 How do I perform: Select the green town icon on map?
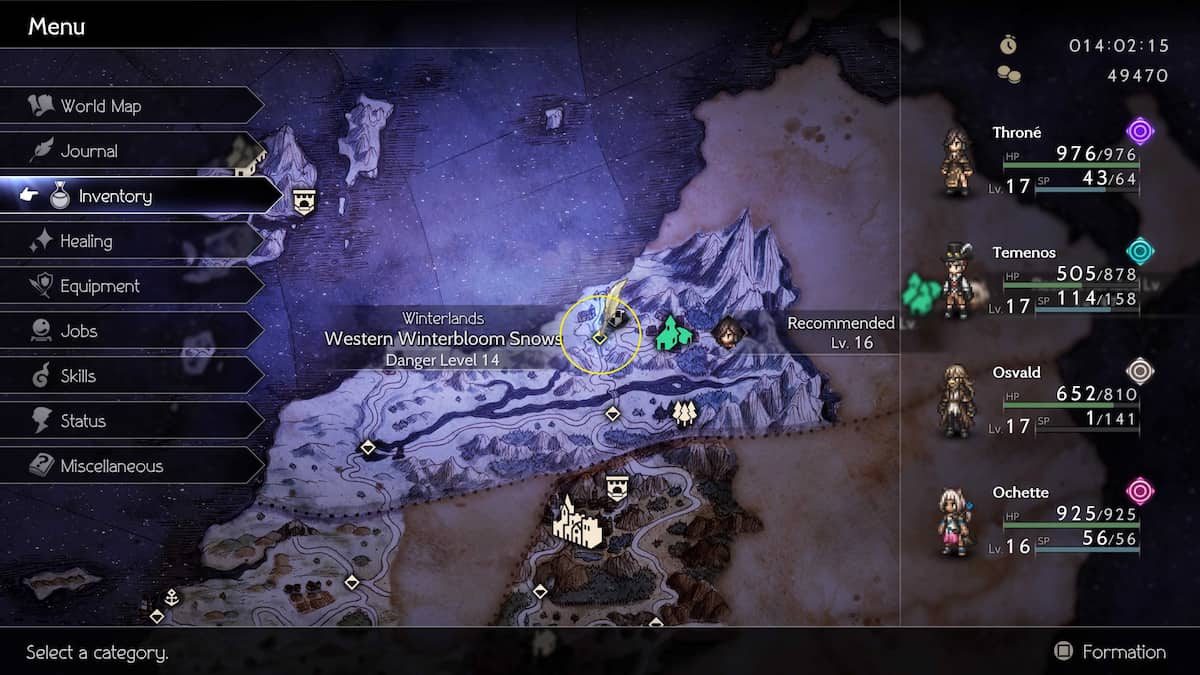click(673, 333)
